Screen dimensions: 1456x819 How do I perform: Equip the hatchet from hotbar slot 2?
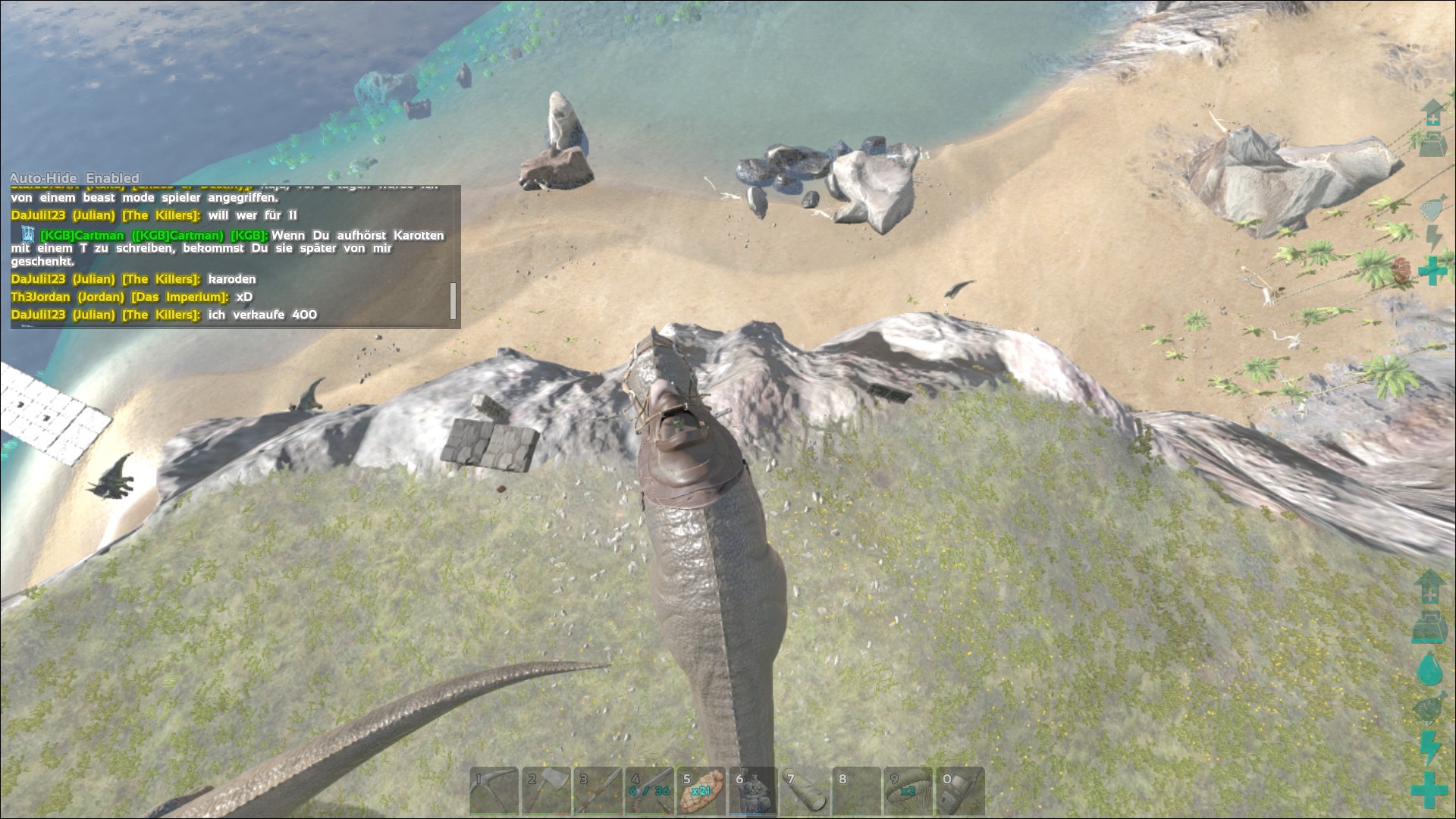pos(546,791)
